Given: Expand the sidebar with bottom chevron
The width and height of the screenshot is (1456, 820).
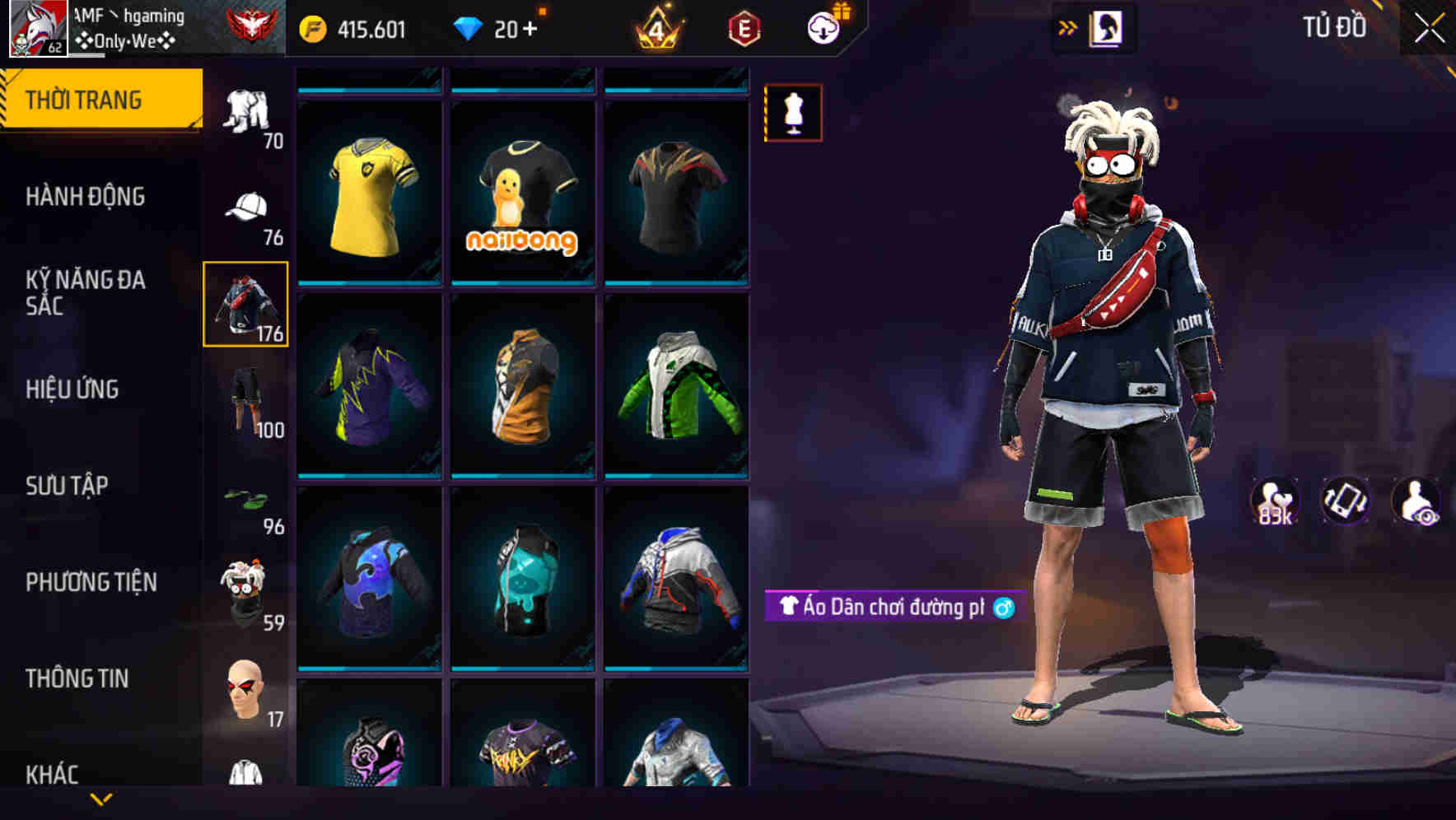Looking at the screenshot, I should tap(101, 797).
